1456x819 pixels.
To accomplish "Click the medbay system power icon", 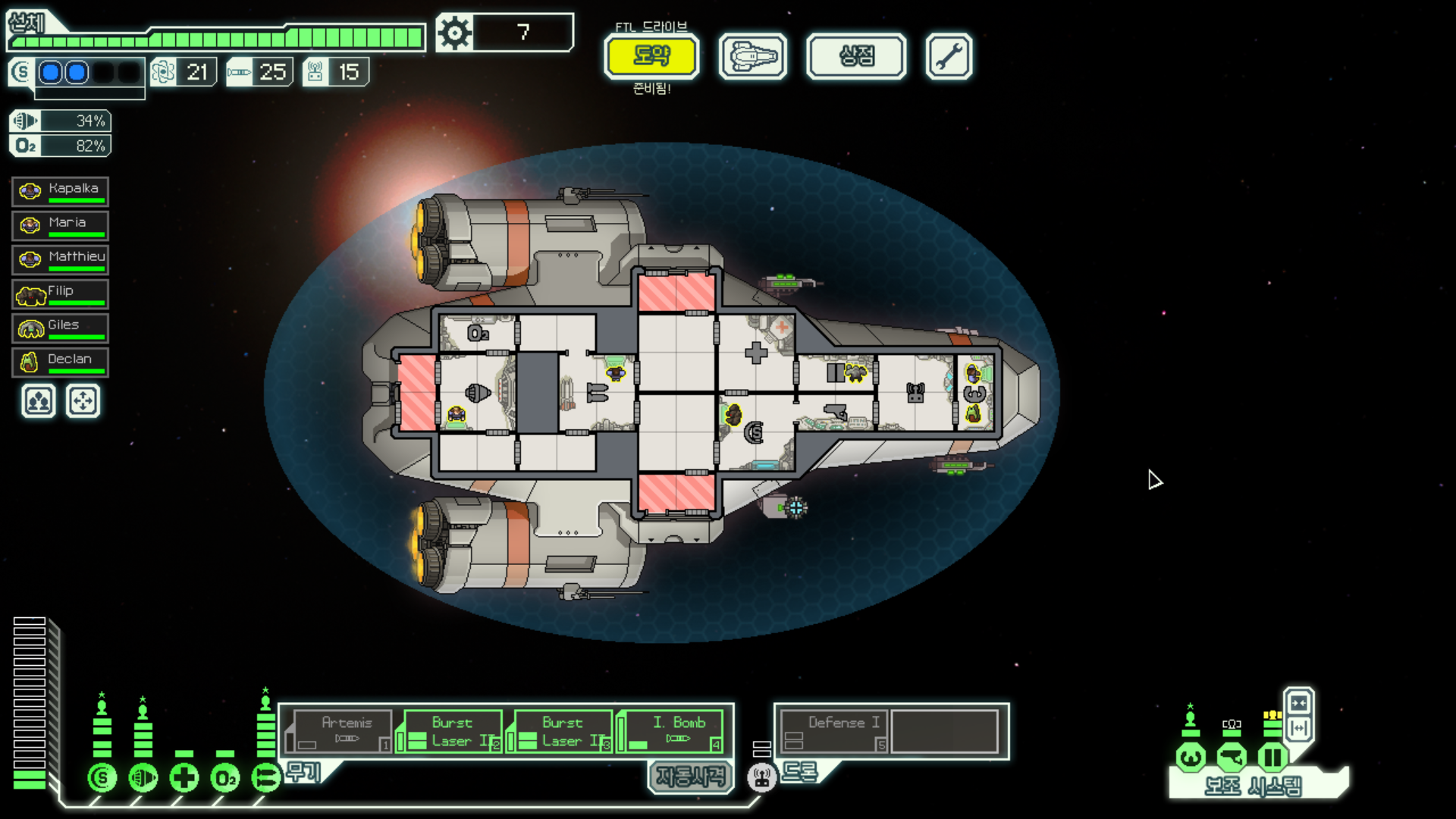I will click(x=184, y=777).
